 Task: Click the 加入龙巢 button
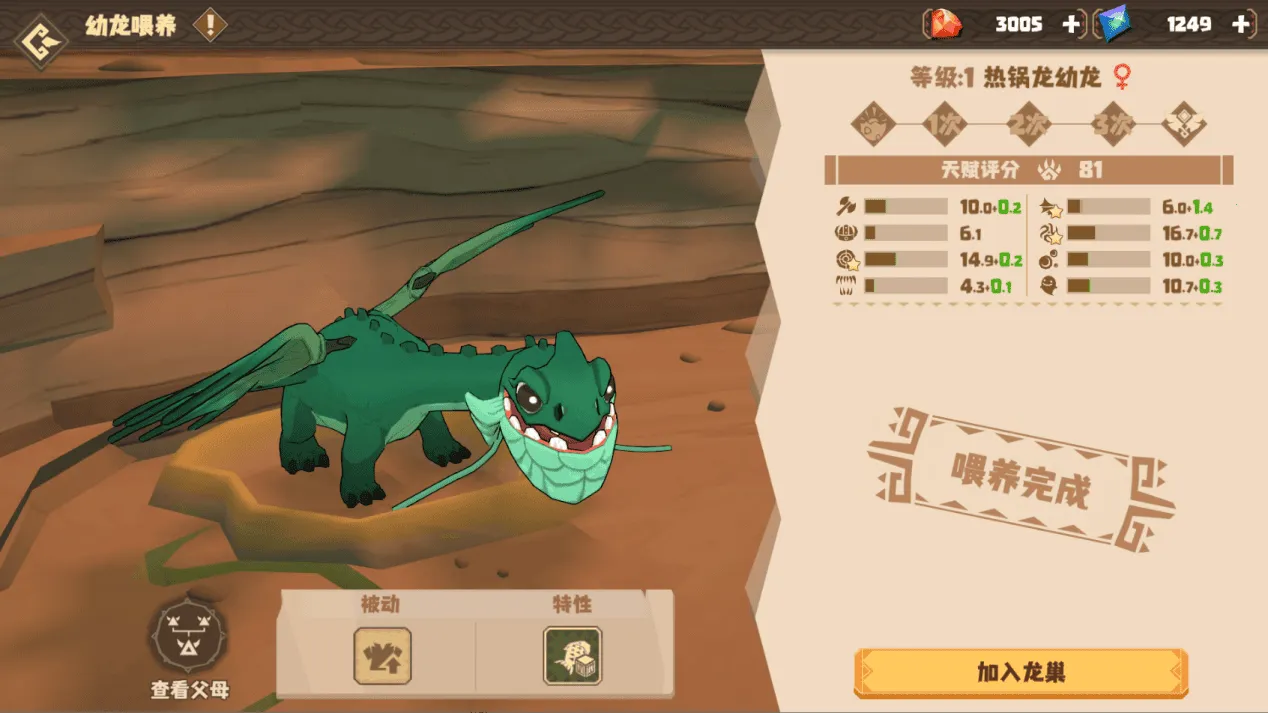[1020, 672]
